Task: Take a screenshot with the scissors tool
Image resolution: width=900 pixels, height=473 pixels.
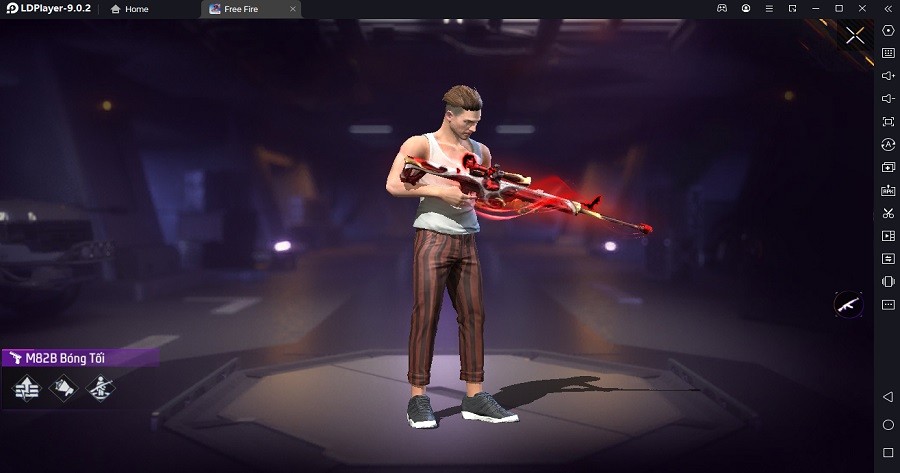Action: click(x=888, y=213)
